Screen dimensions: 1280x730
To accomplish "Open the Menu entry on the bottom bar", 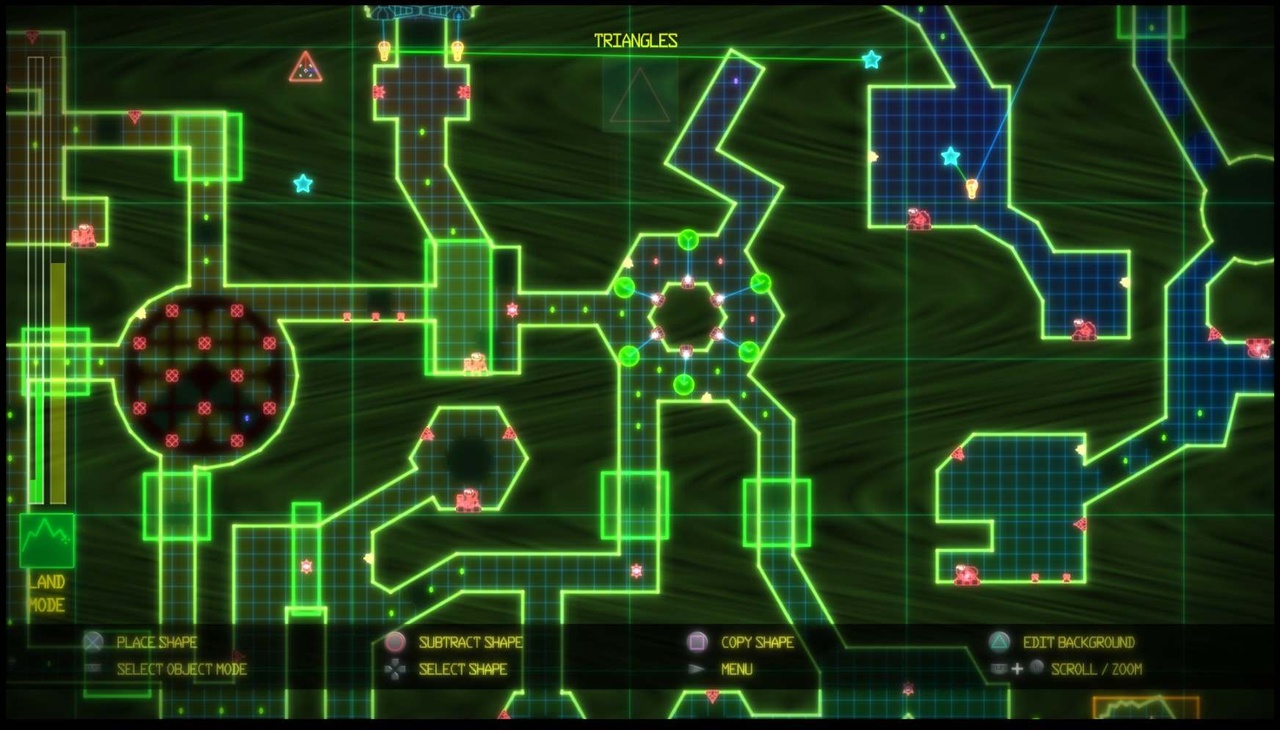I will [x=736, y=668].
